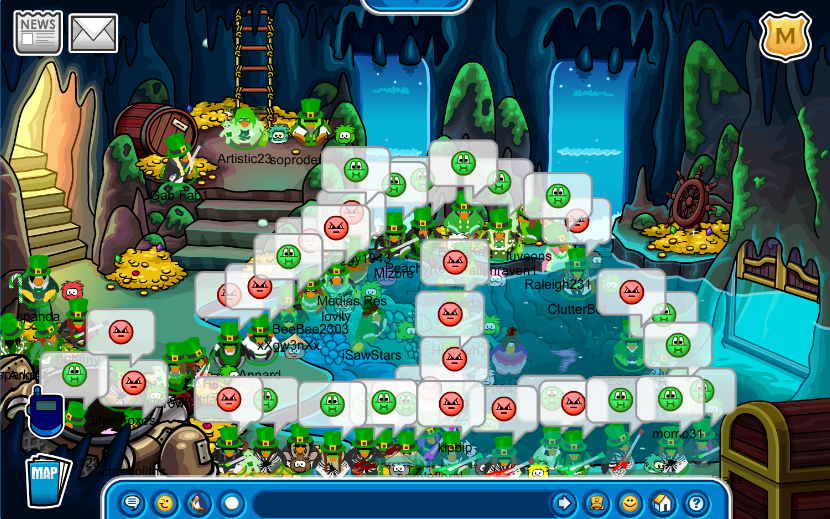This screenshot has width=830, height=519.
Task: Open the blue spy phone
Action: [44, 413]
